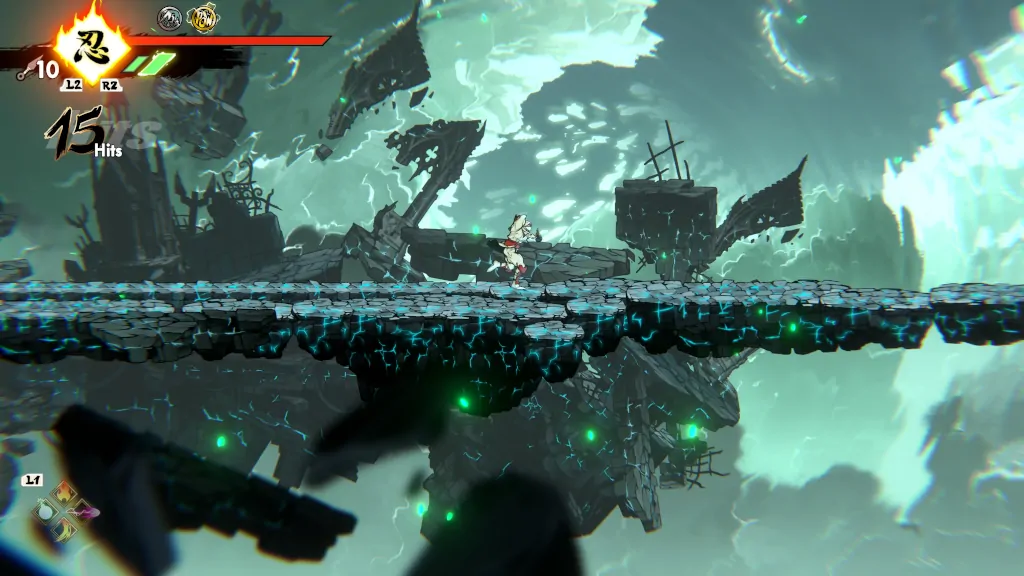This screenshot has width=1024, height=576.
Task: Click the silver amulet badge icon
Action: pos(171,16)
